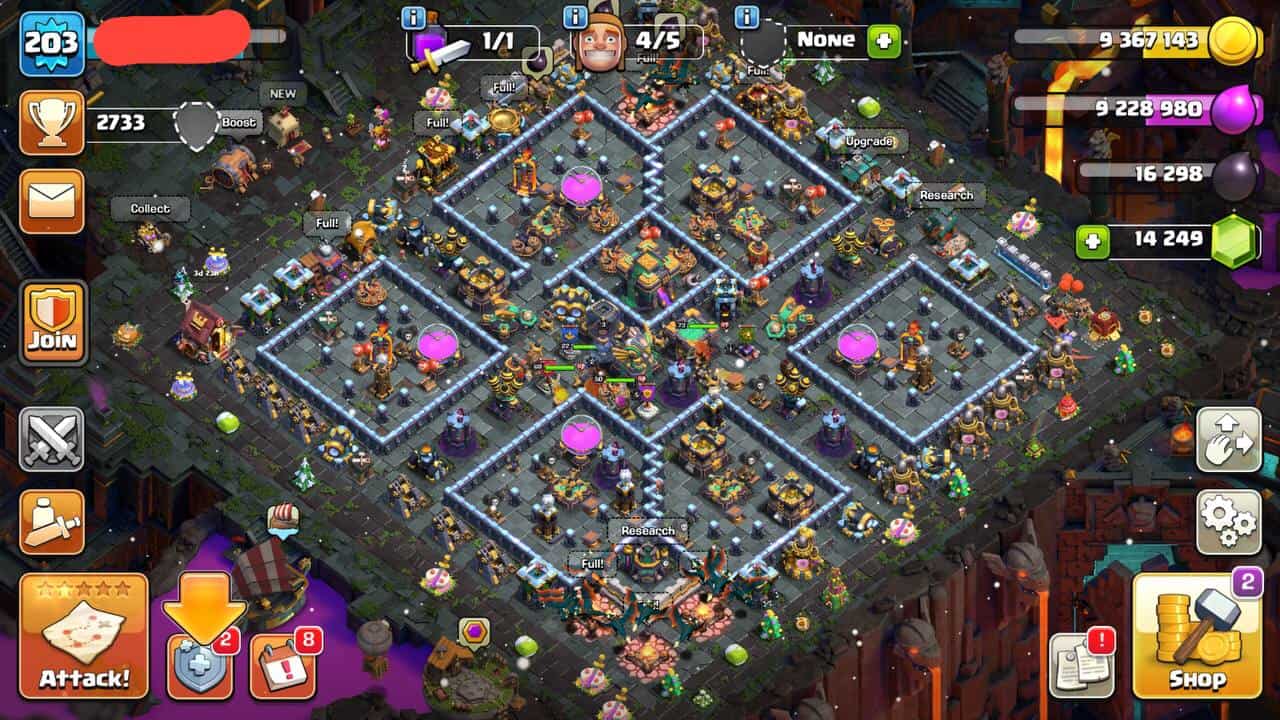Tap the level 203 experience badge
The image size is (1280, 720).
click(x=52, y=43)
